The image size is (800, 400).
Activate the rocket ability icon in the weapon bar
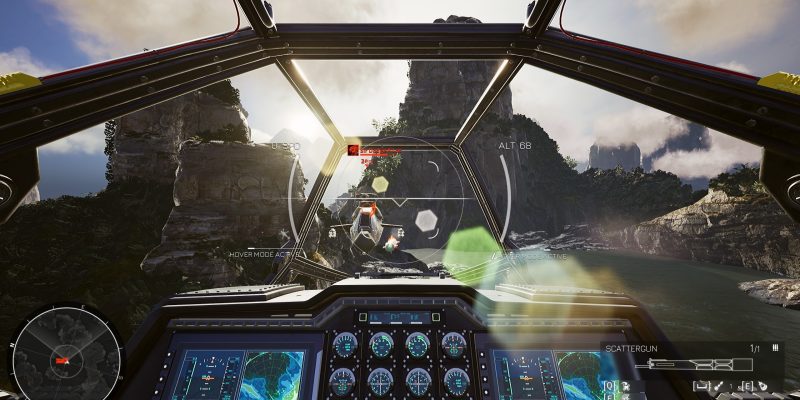762,386
